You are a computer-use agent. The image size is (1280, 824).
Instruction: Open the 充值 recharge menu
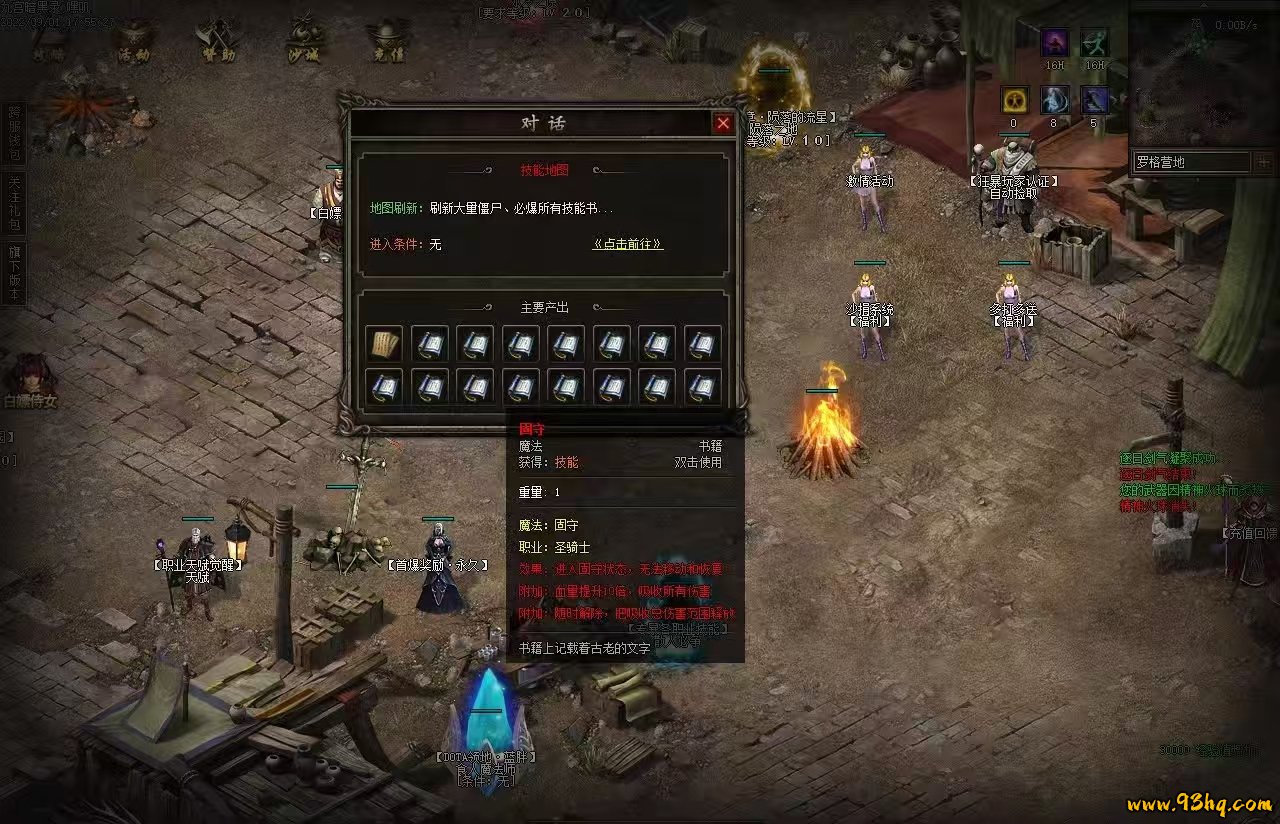point(388,42)
